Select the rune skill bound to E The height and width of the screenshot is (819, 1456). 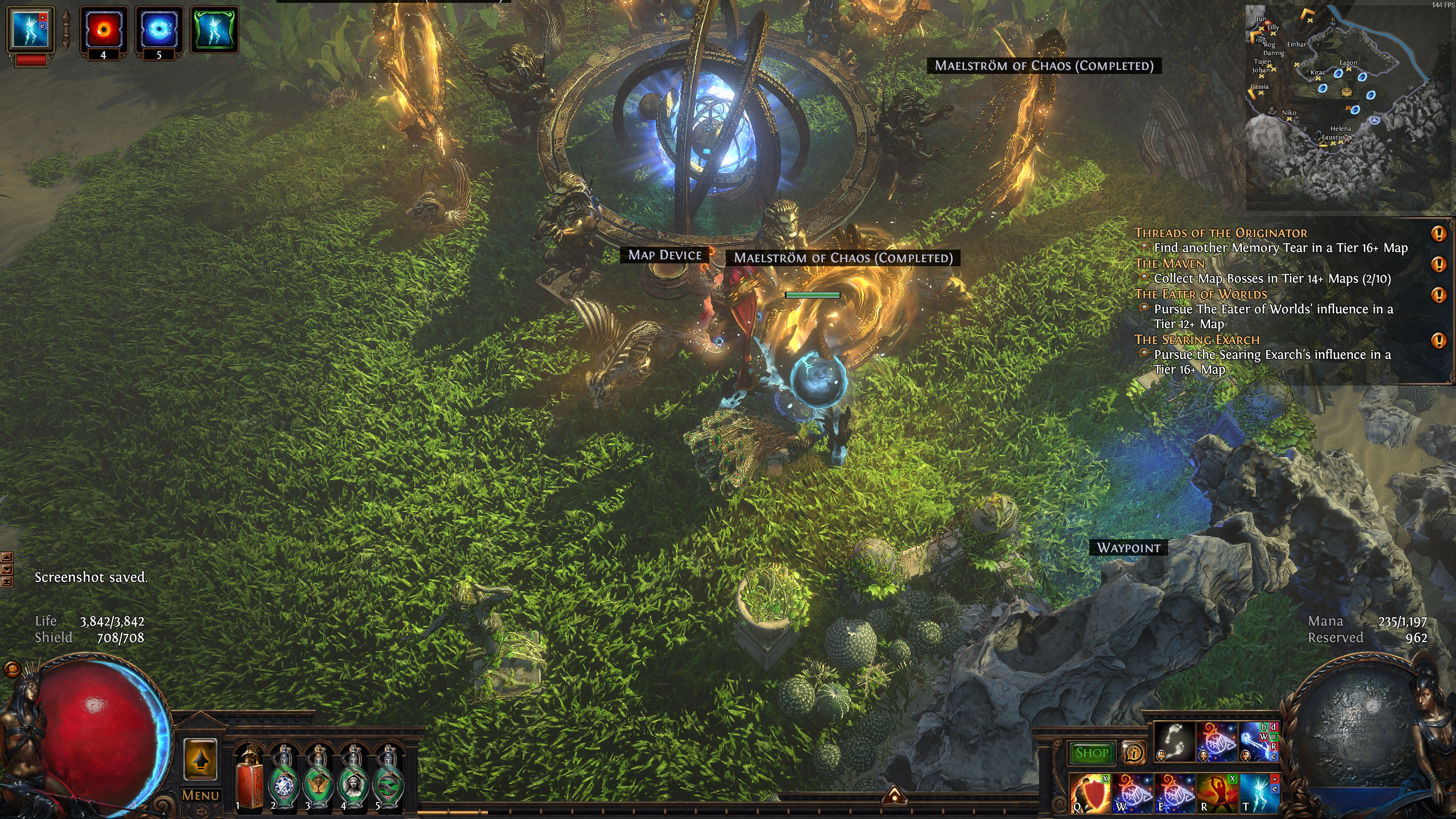coord(1174,793)
